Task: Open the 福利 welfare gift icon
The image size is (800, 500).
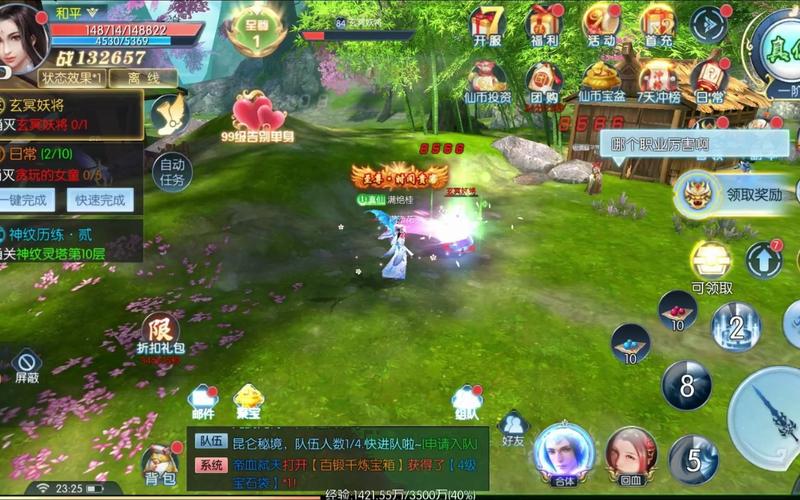Action: pyautogui.click(x=545, y=25)
